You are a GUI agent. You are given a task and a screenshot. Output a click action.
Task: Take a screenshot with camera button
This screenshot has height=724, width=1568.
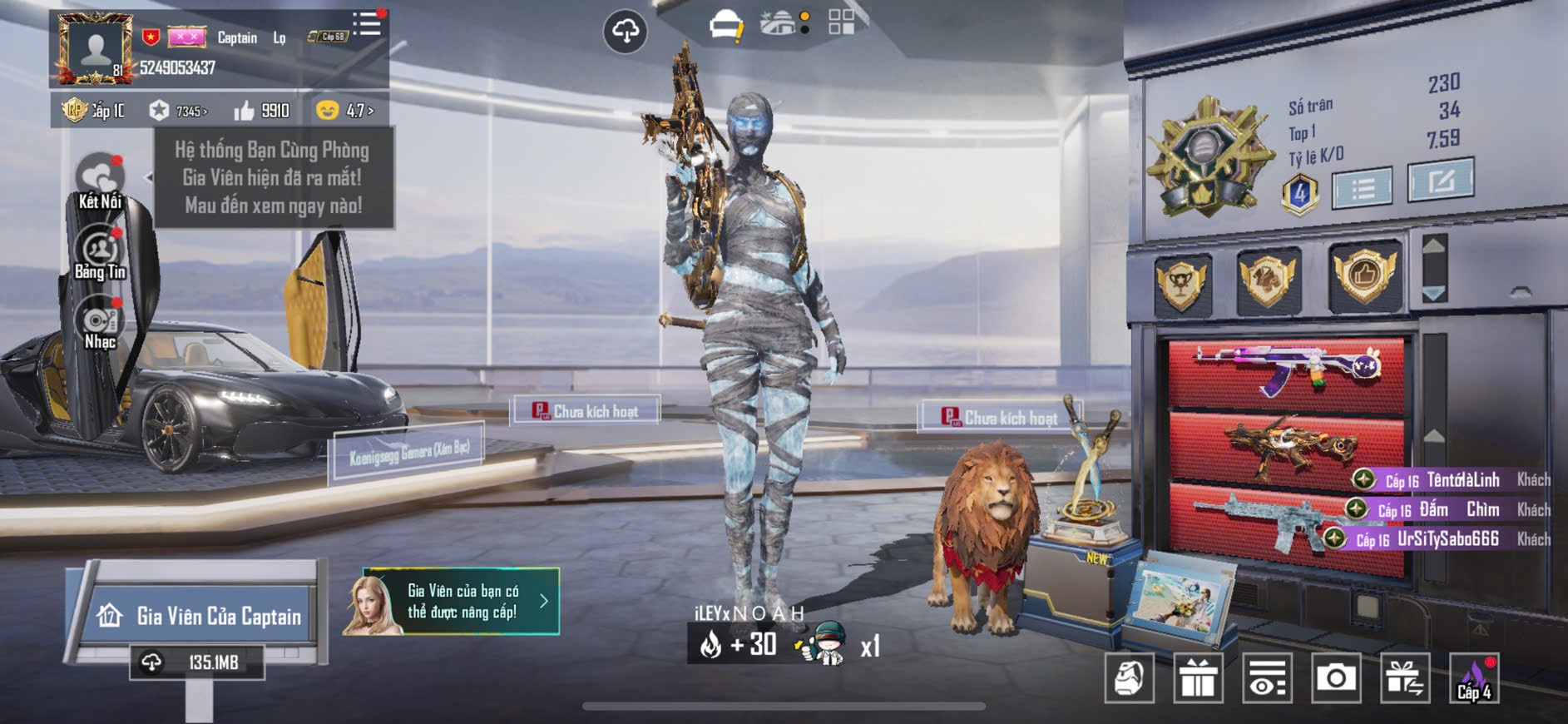point(1336,678)
